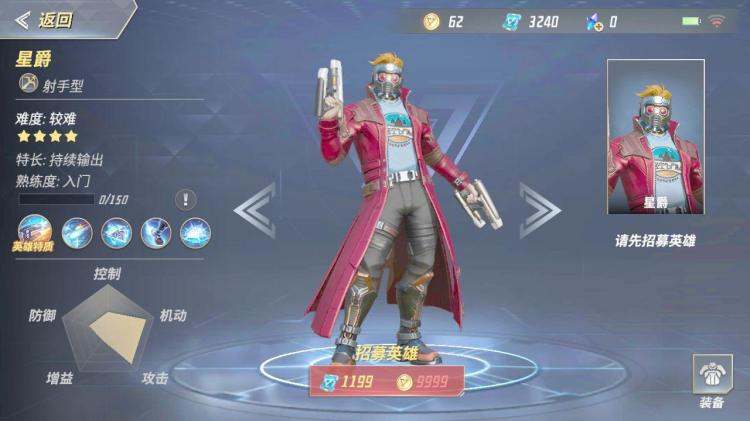The image size is (750, 421).
Task: Inspect the blaster shot skill icon
Action: click(x=77, y=233)
